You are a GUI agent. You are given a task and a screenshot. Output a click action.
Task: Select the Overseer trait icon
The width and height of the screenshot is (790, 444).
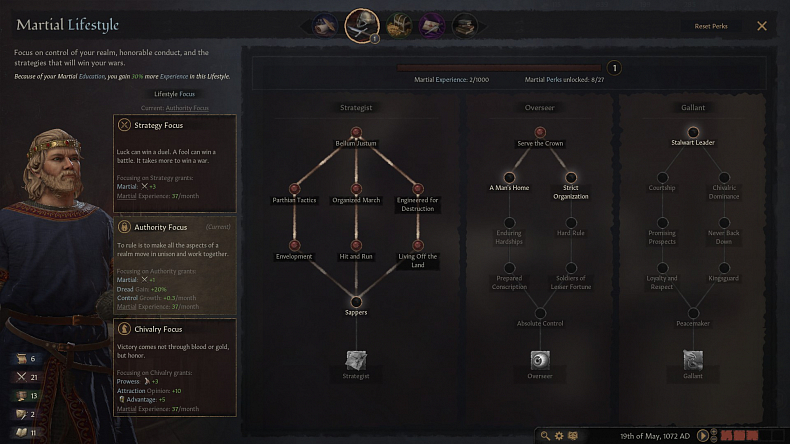pos(540,360)
